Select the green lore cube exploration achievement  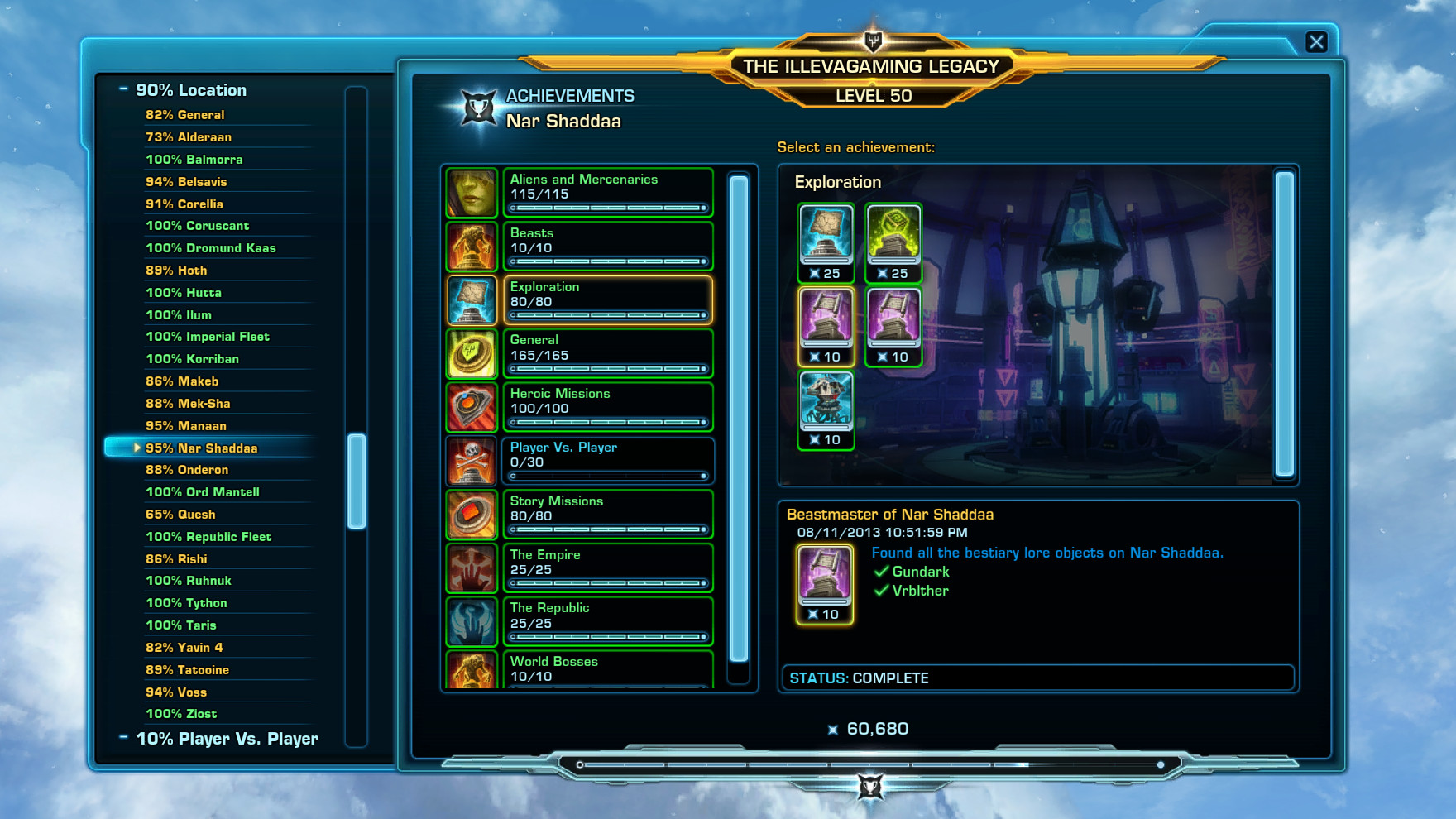pyautogui.click(x=893, y=238)
